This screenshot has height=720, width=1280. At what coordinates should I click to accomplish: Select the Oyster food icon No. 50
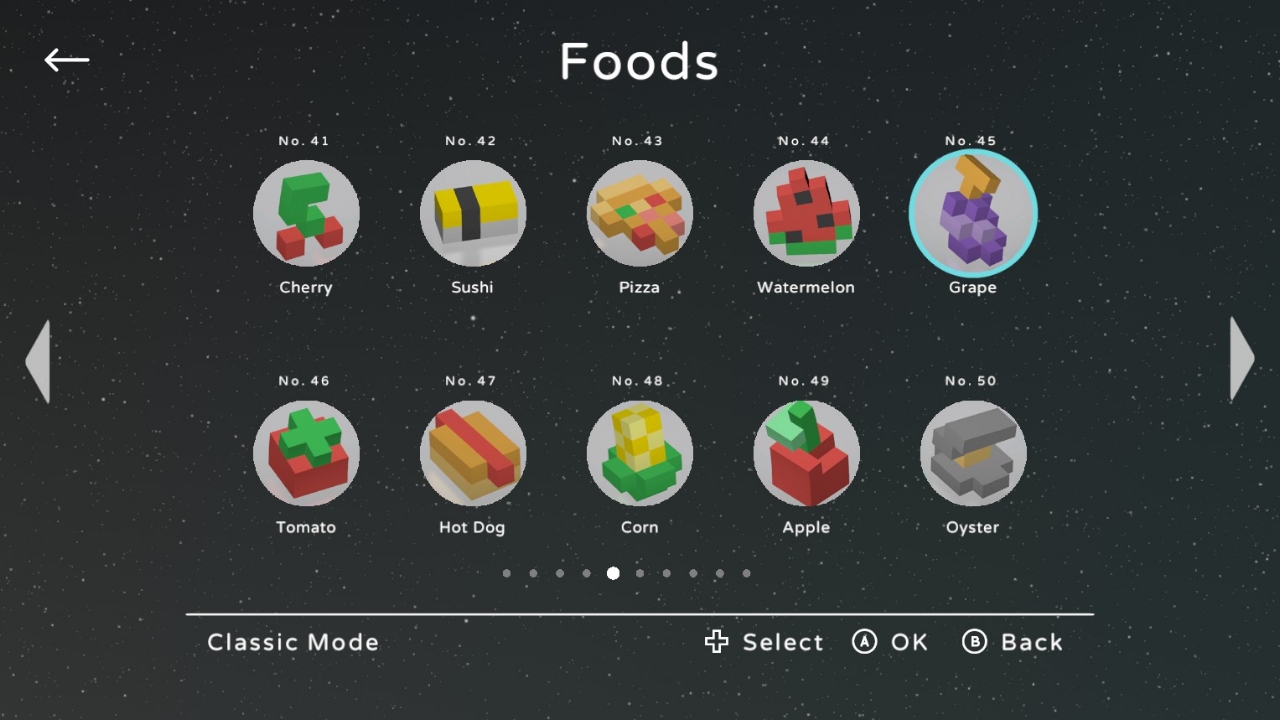coord(973,453)
